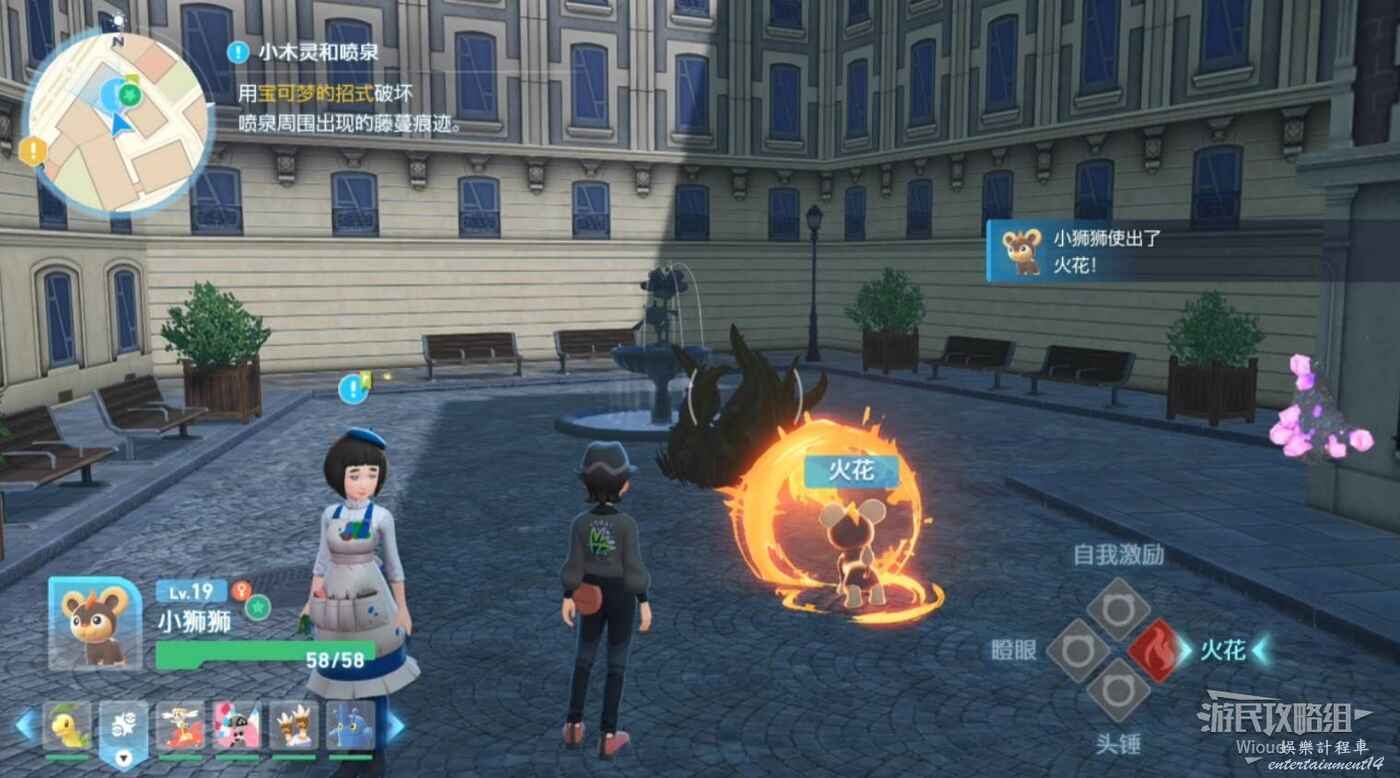
Task: Click the green star marker on the minimap
Action: (x=129, y=93)
